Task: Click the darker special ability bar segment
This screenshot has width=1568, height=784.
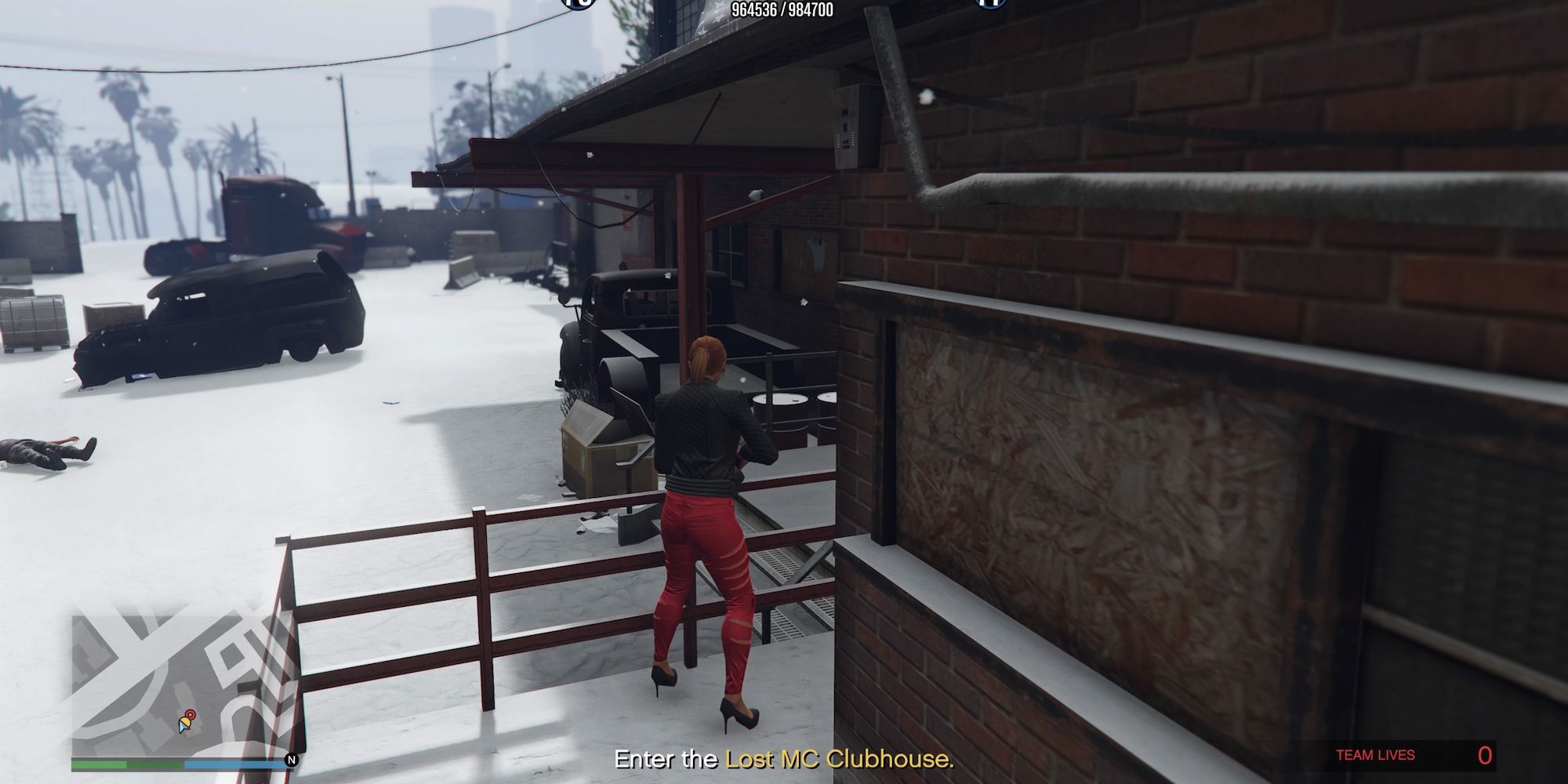Action: point(154,764)
